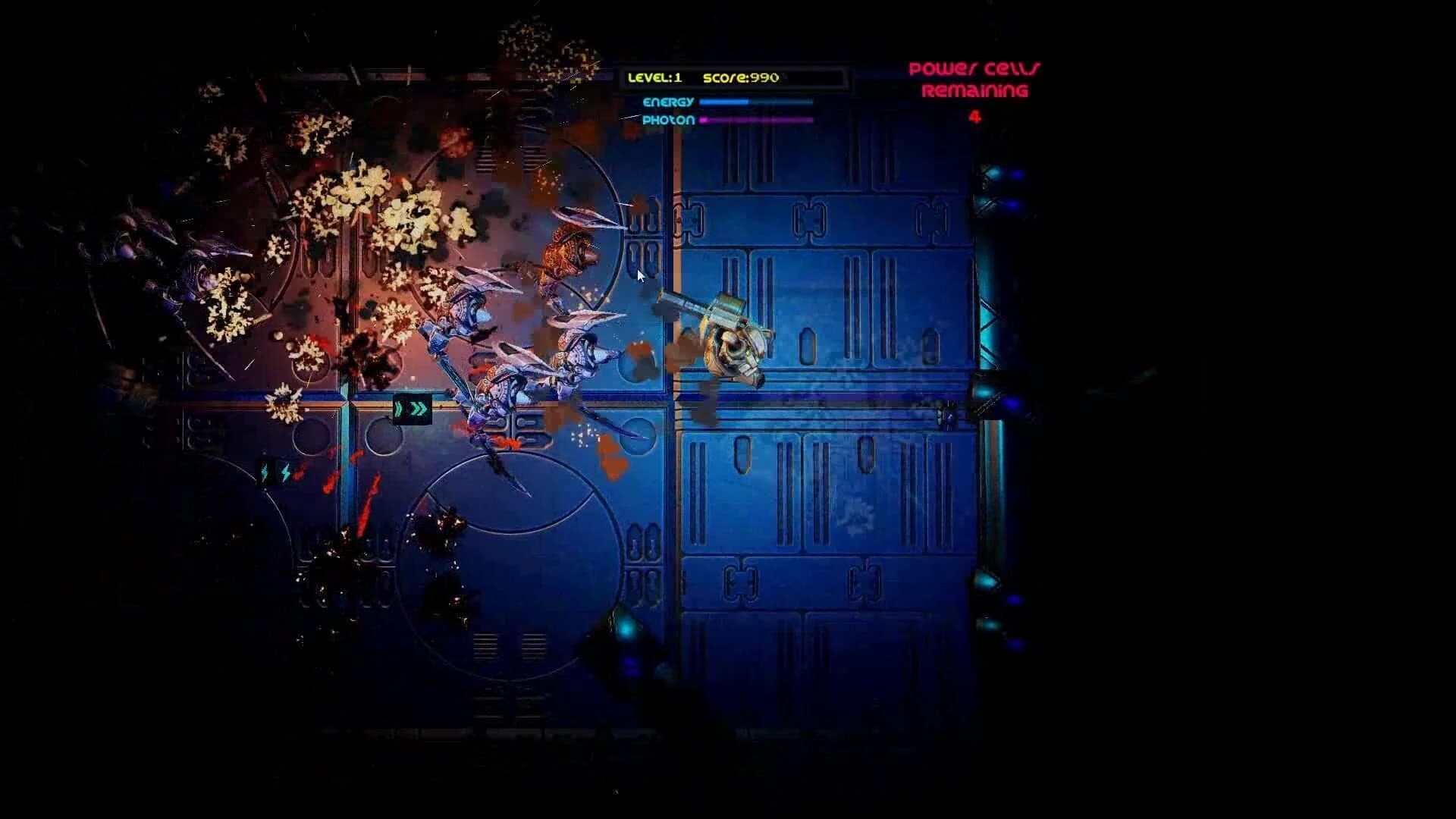Click the LEVEL:1 text in the HUD
This screenshot has height=819, width=1456.
[x=657, y=78]
